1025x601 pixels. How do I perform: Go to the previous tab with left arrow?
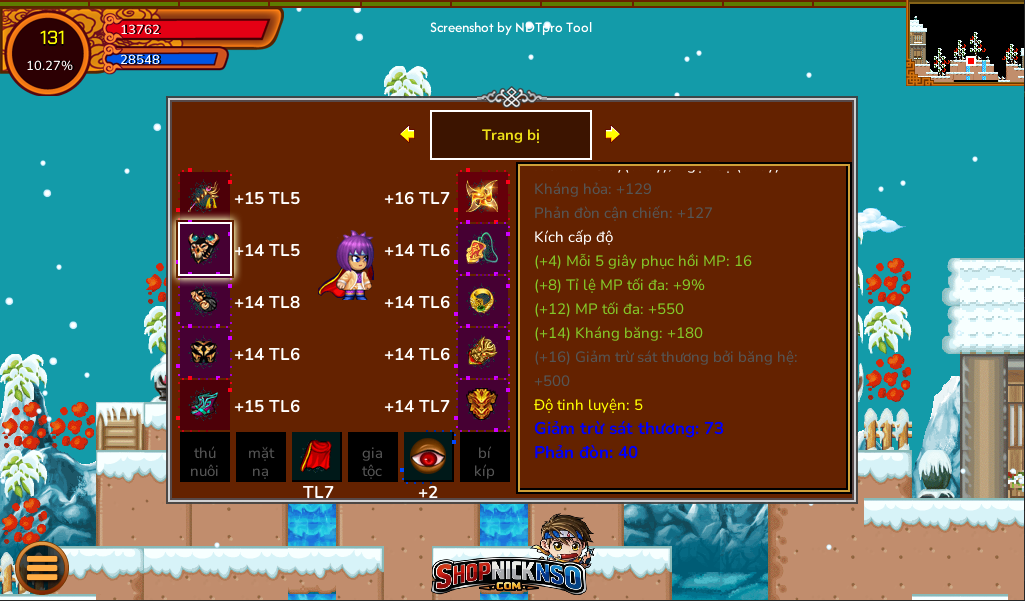[x=407, y=134]
